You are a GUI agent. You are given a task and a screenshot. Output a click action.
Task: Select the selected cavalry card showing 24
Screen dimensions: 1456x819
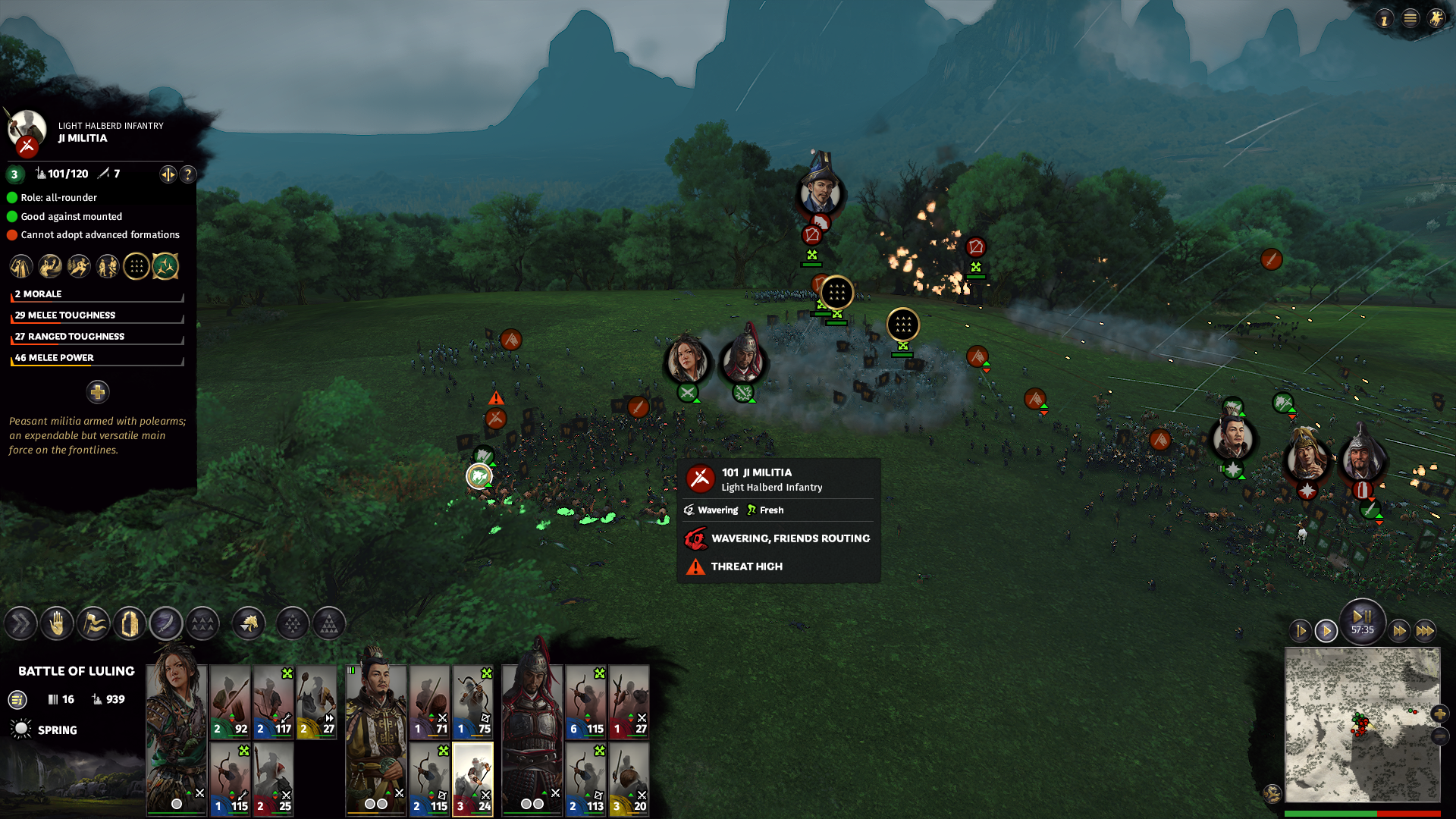(x=473, y=778)
